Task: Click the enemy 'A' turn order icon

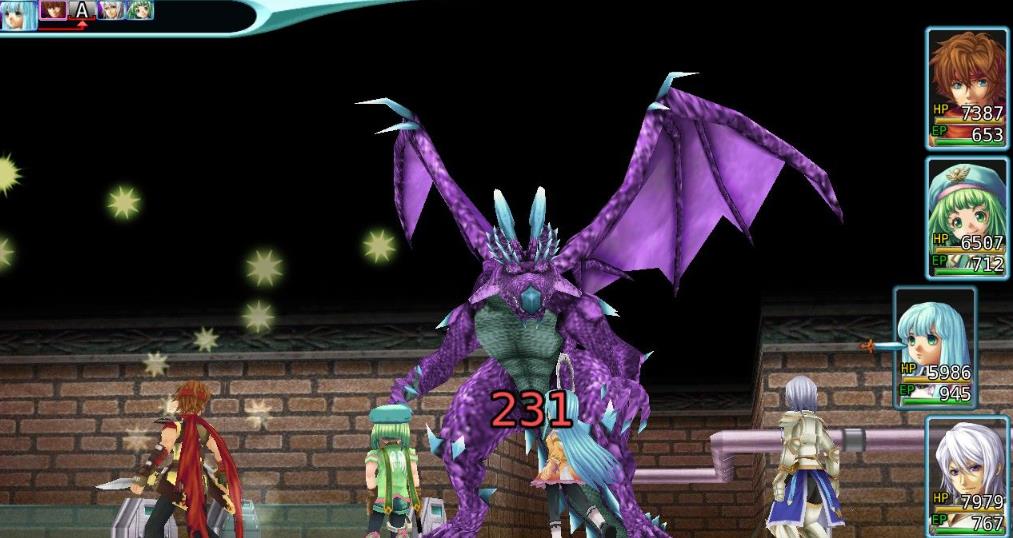Action: click(x=82, y=11)
